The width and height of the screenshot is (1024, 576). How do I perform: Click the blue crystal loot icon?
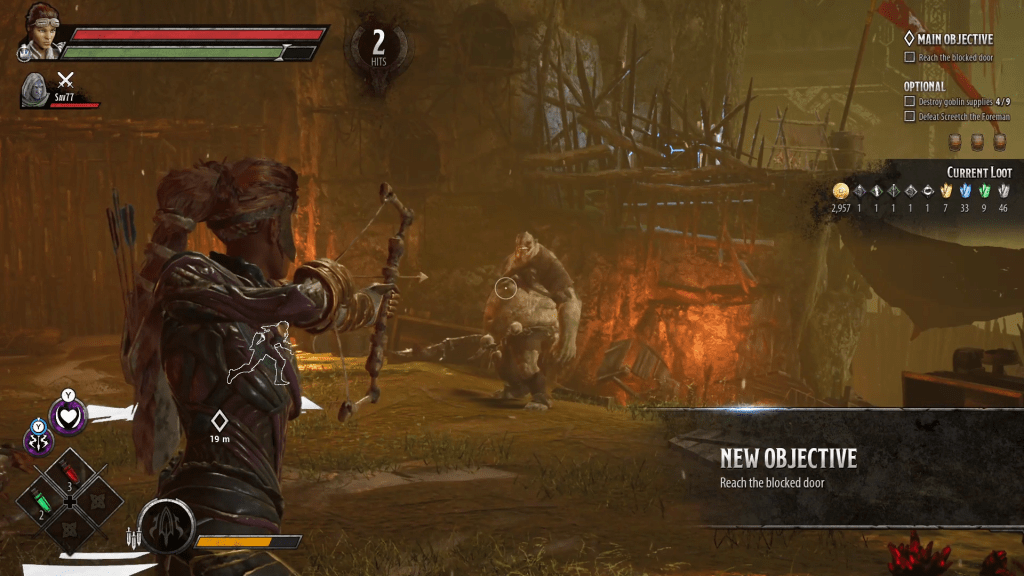(x=965, y=191)
